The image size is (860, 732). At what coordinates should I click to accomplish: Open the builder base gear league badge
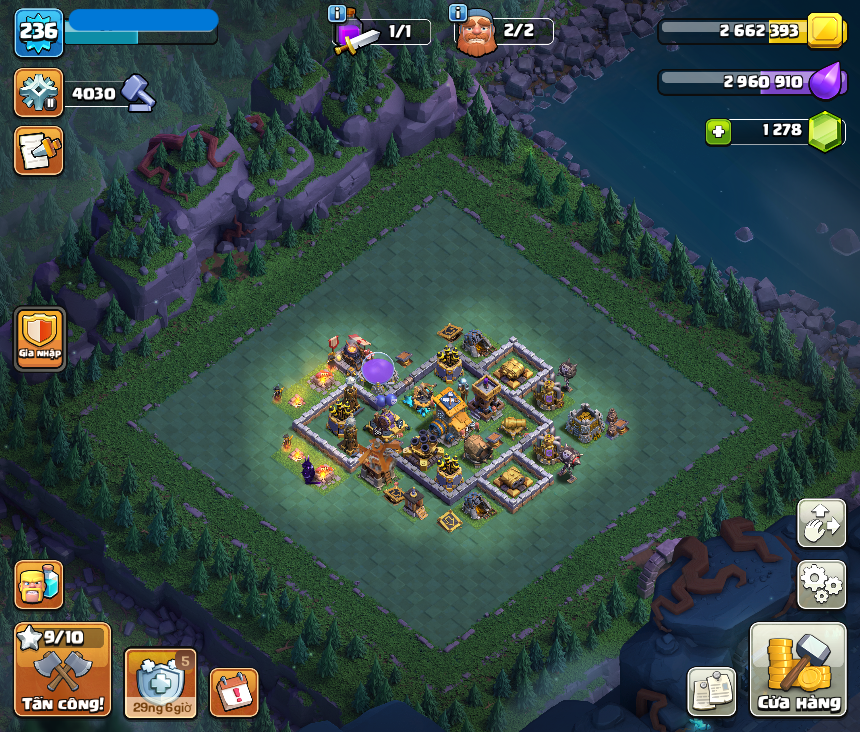[39, 93]
